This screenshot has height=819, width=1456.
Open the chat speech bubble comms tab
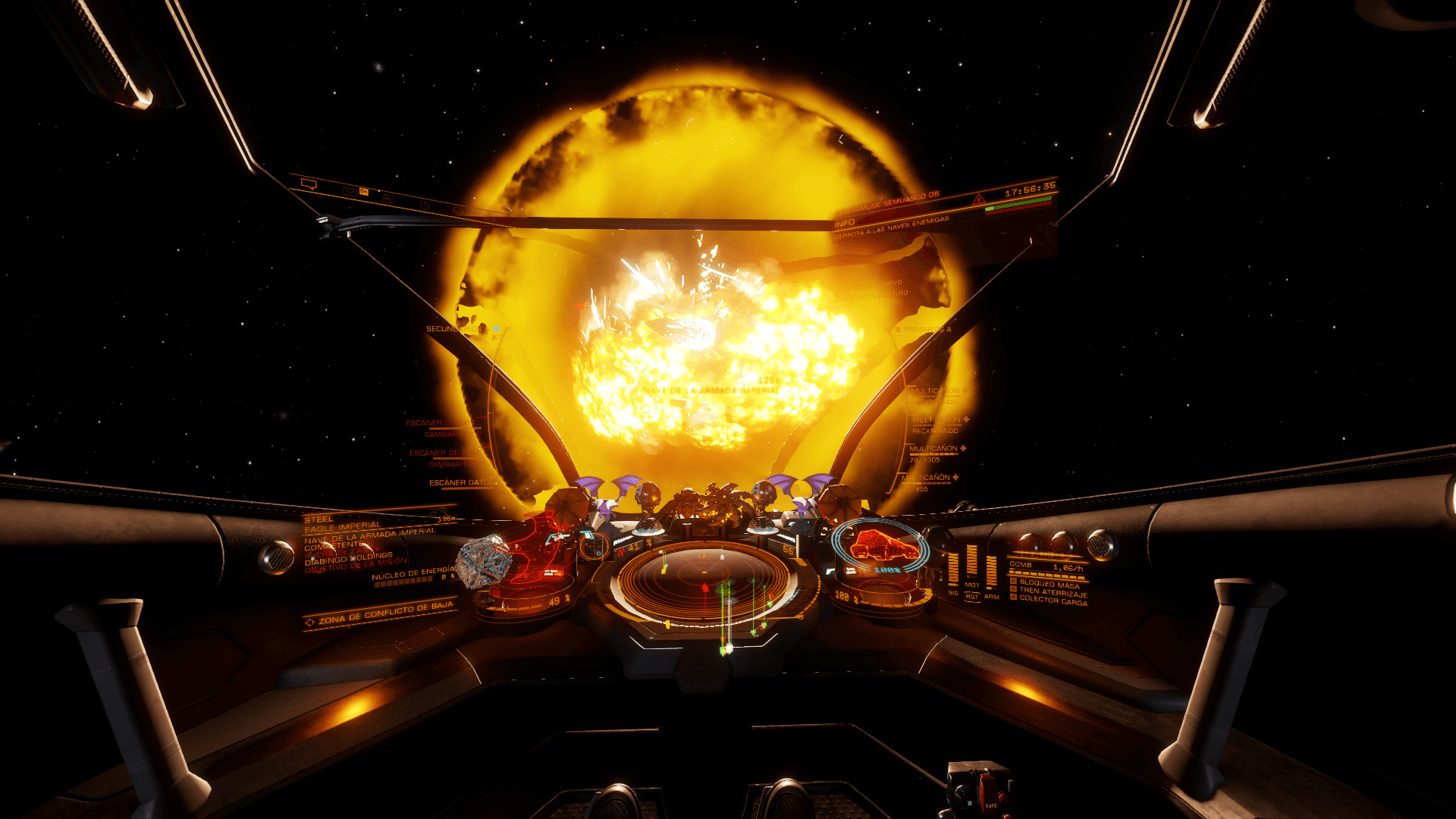point(308,184)
